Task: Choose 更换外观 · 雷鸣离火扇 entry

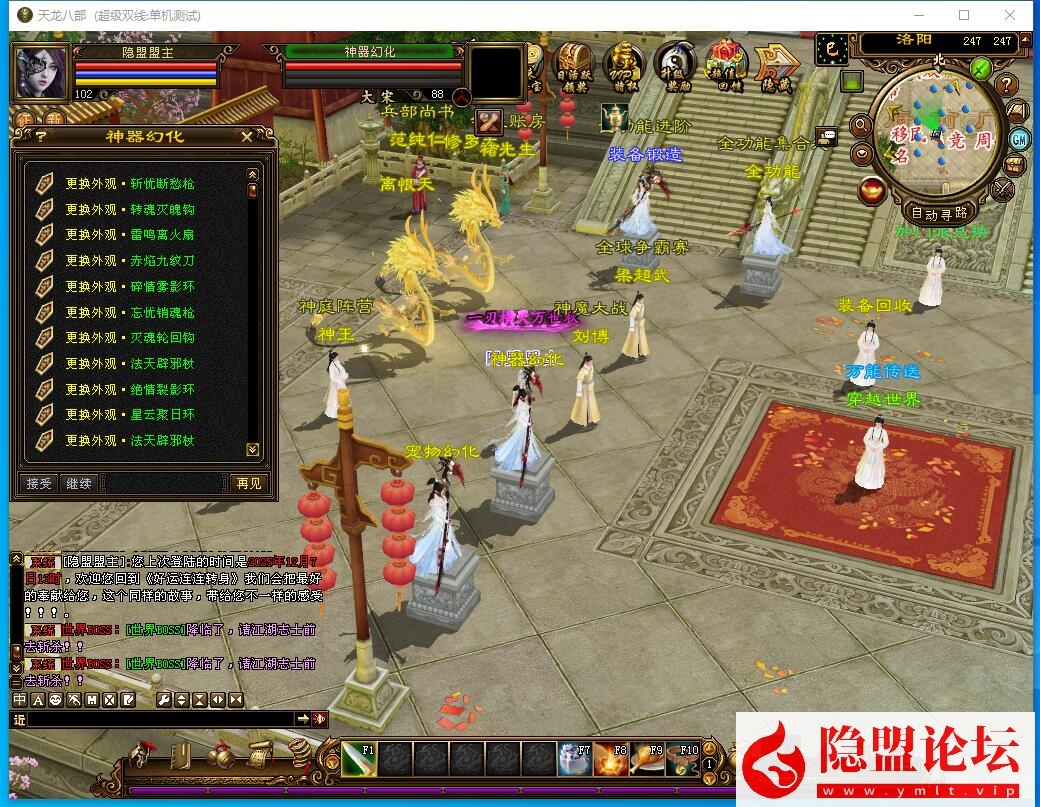Action: [x=130, y=235]
